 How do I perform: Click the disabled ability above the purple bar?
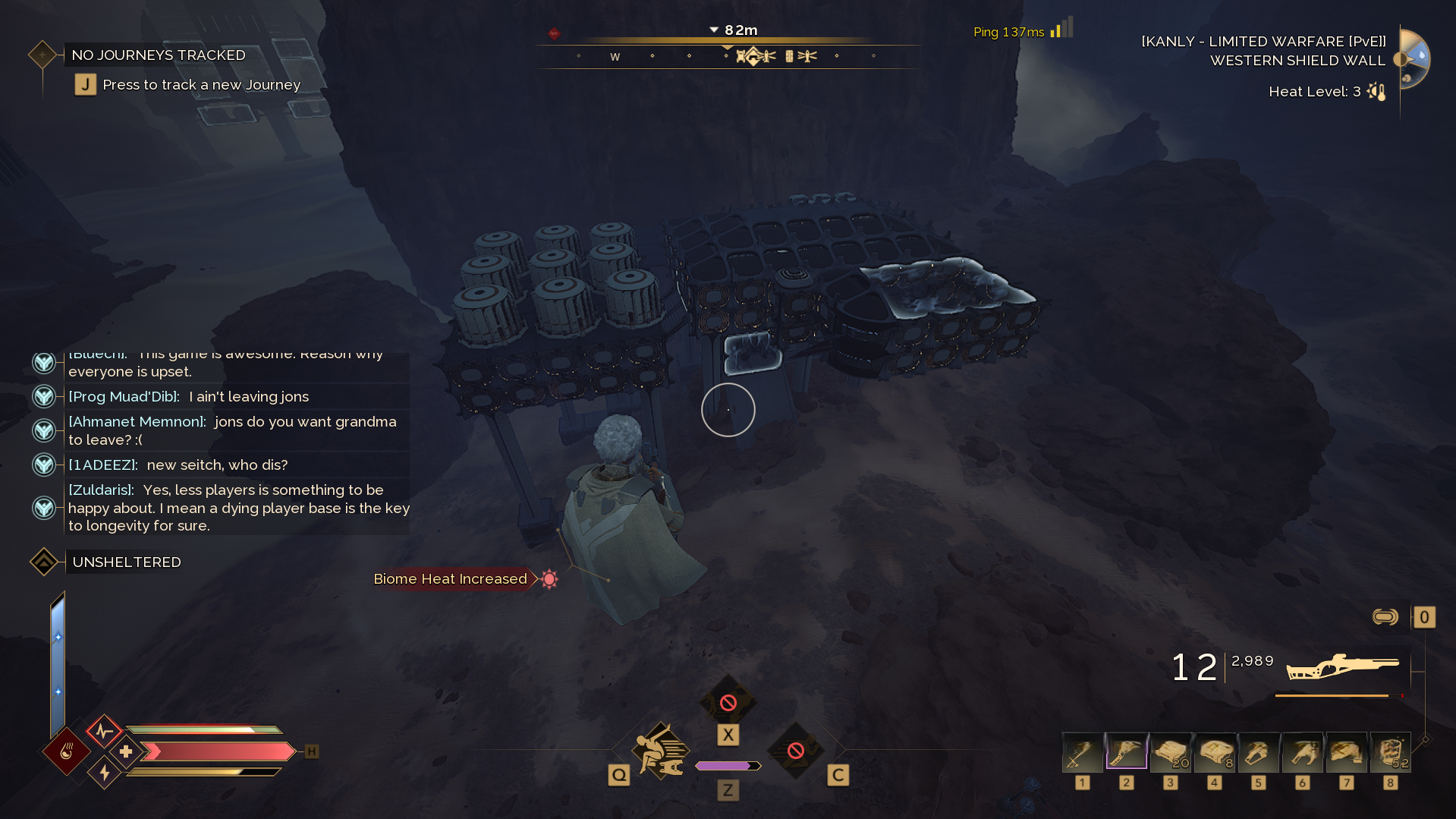pos(728,703)
